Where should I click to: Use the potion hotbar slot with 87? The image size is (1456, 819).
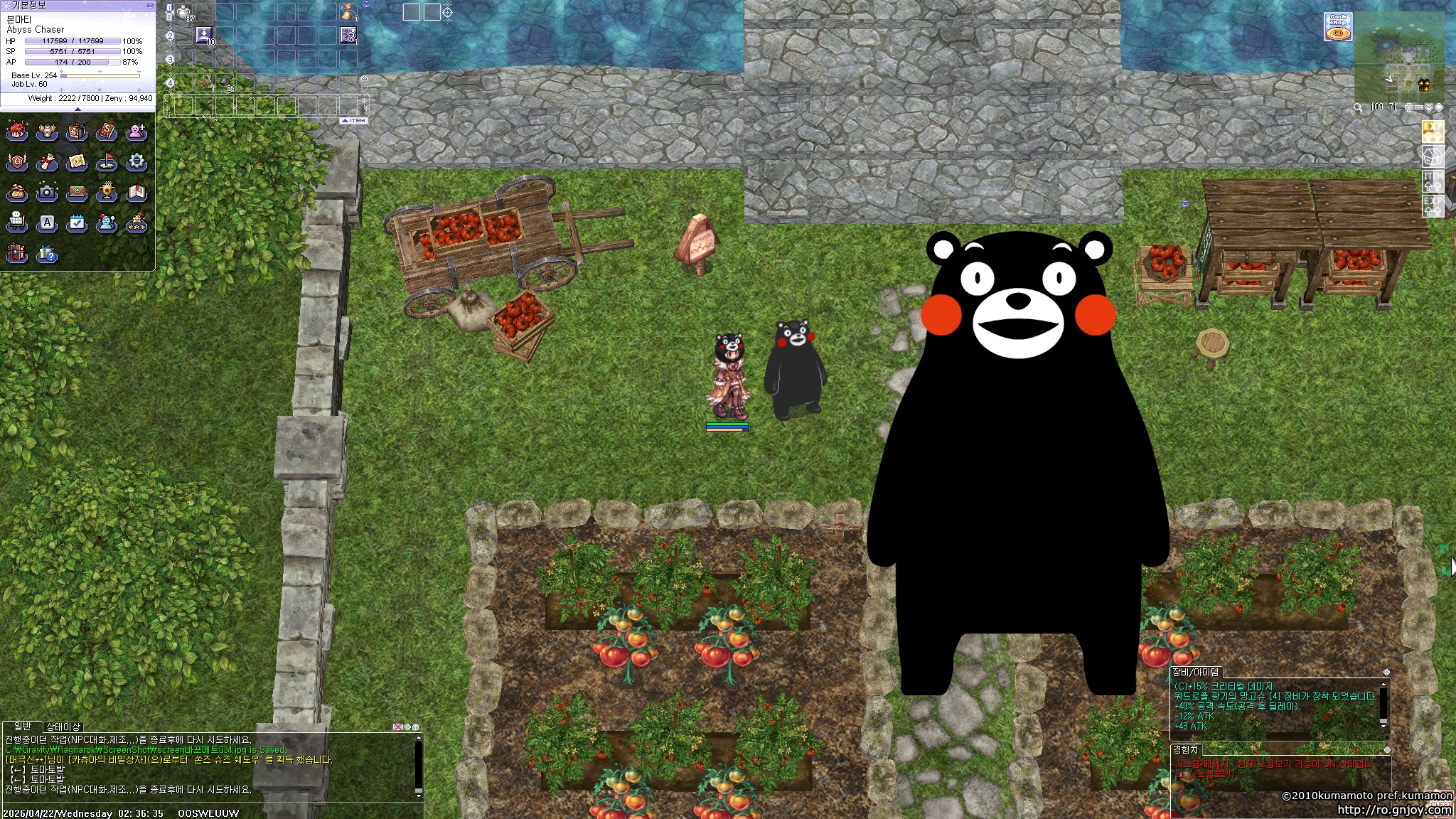pyautogui.click(x=184, y=12)
